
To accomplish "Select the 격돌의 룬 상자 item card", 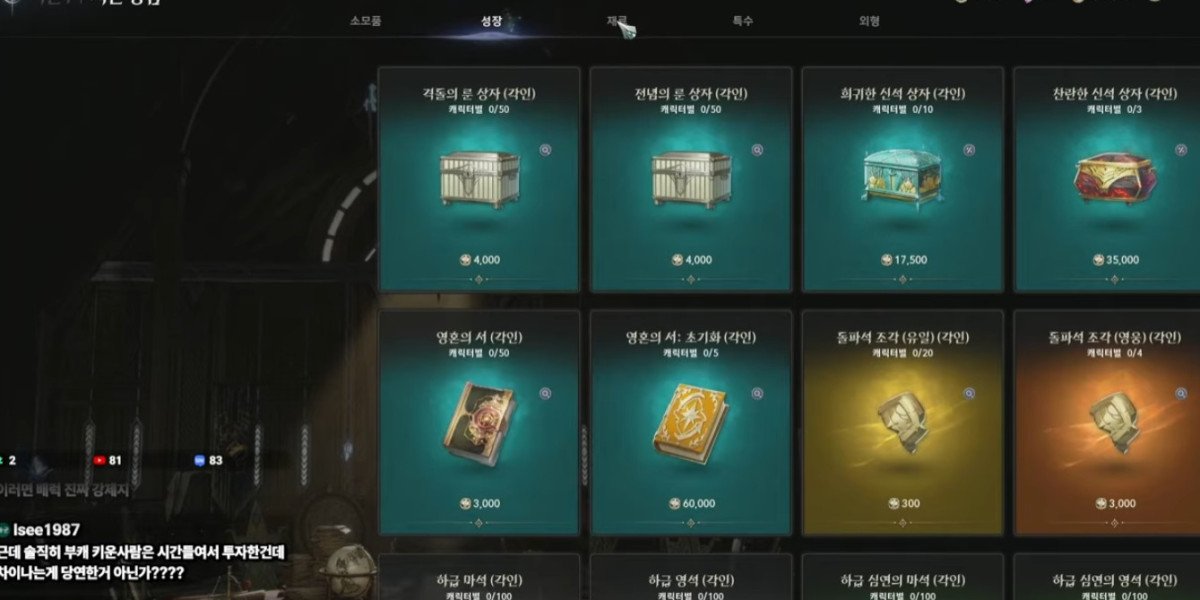I will [479, 180].
